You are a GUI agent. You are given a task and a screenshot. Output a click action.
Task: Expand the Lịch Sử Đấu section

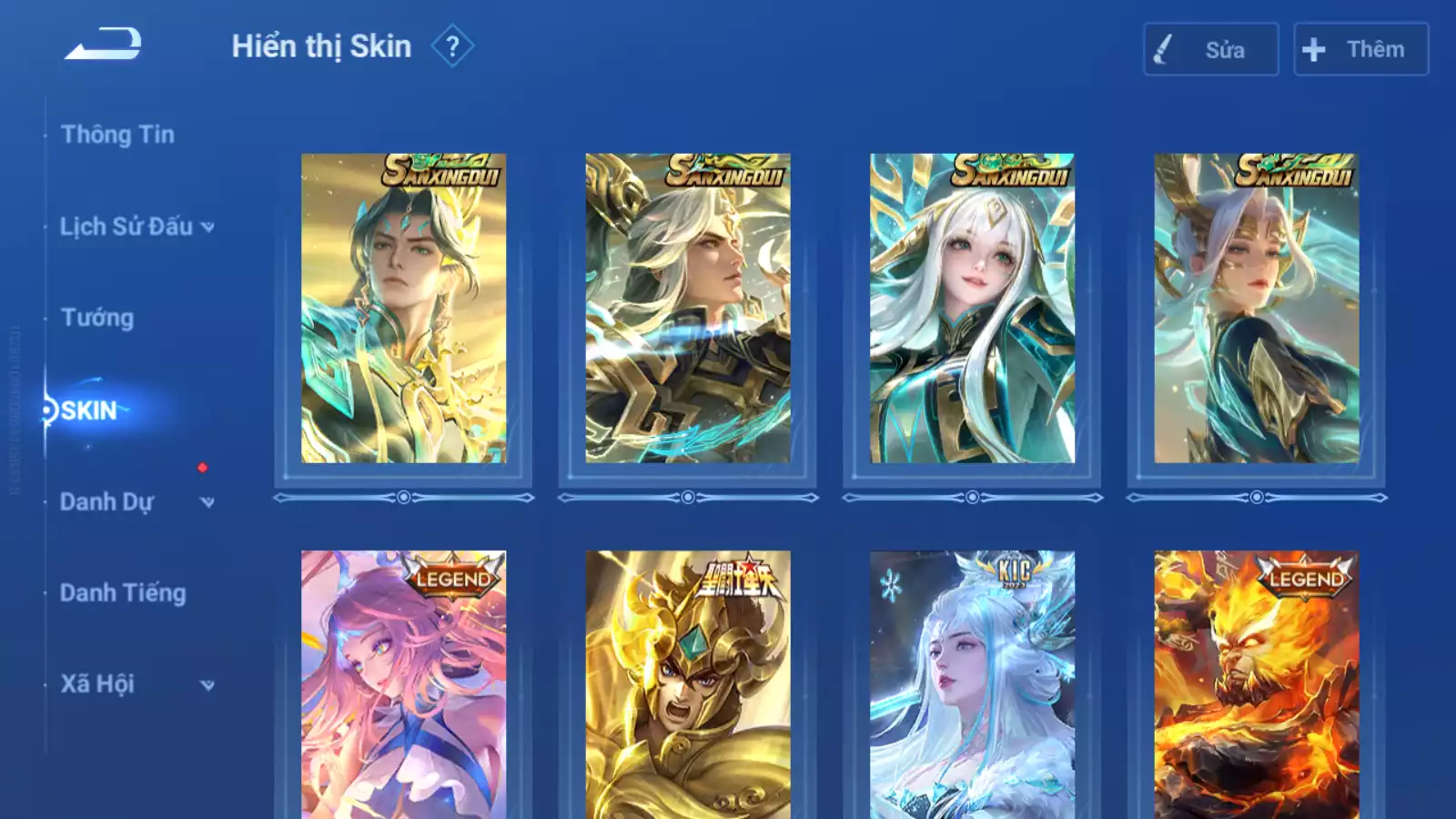point(136,227)
